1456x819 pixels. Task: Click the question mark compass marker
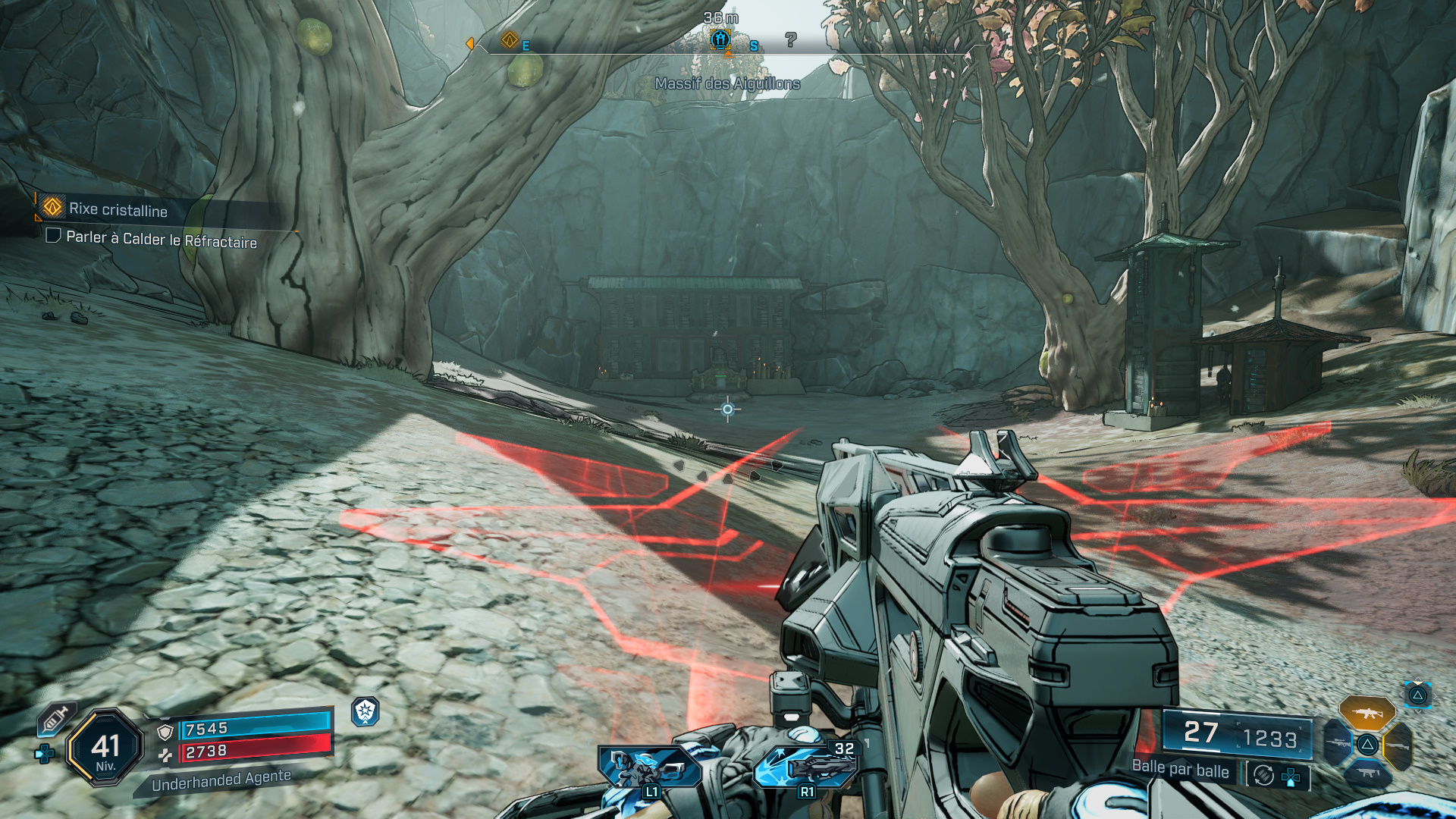coord(791,39)
